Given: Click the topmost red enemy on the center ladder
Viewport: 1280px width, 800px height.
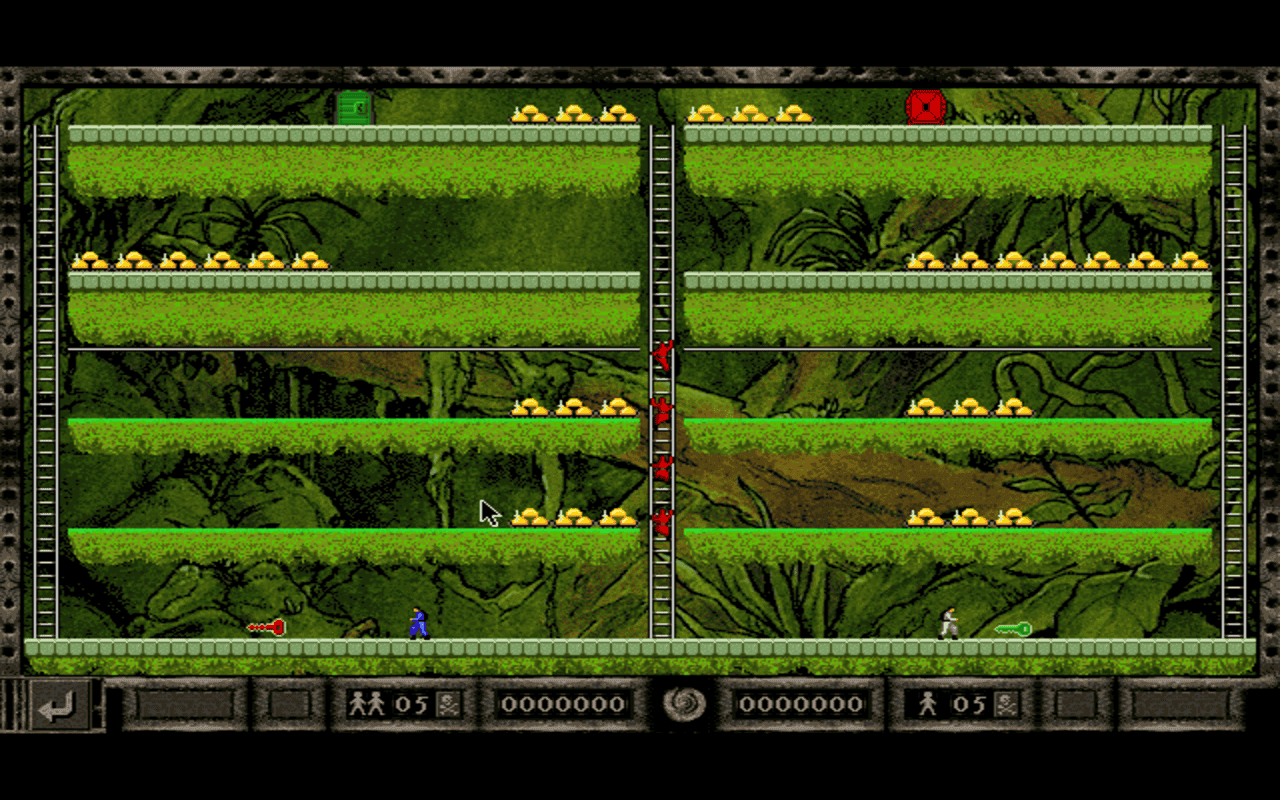Looking at the screenshot, I should point(664,357).
